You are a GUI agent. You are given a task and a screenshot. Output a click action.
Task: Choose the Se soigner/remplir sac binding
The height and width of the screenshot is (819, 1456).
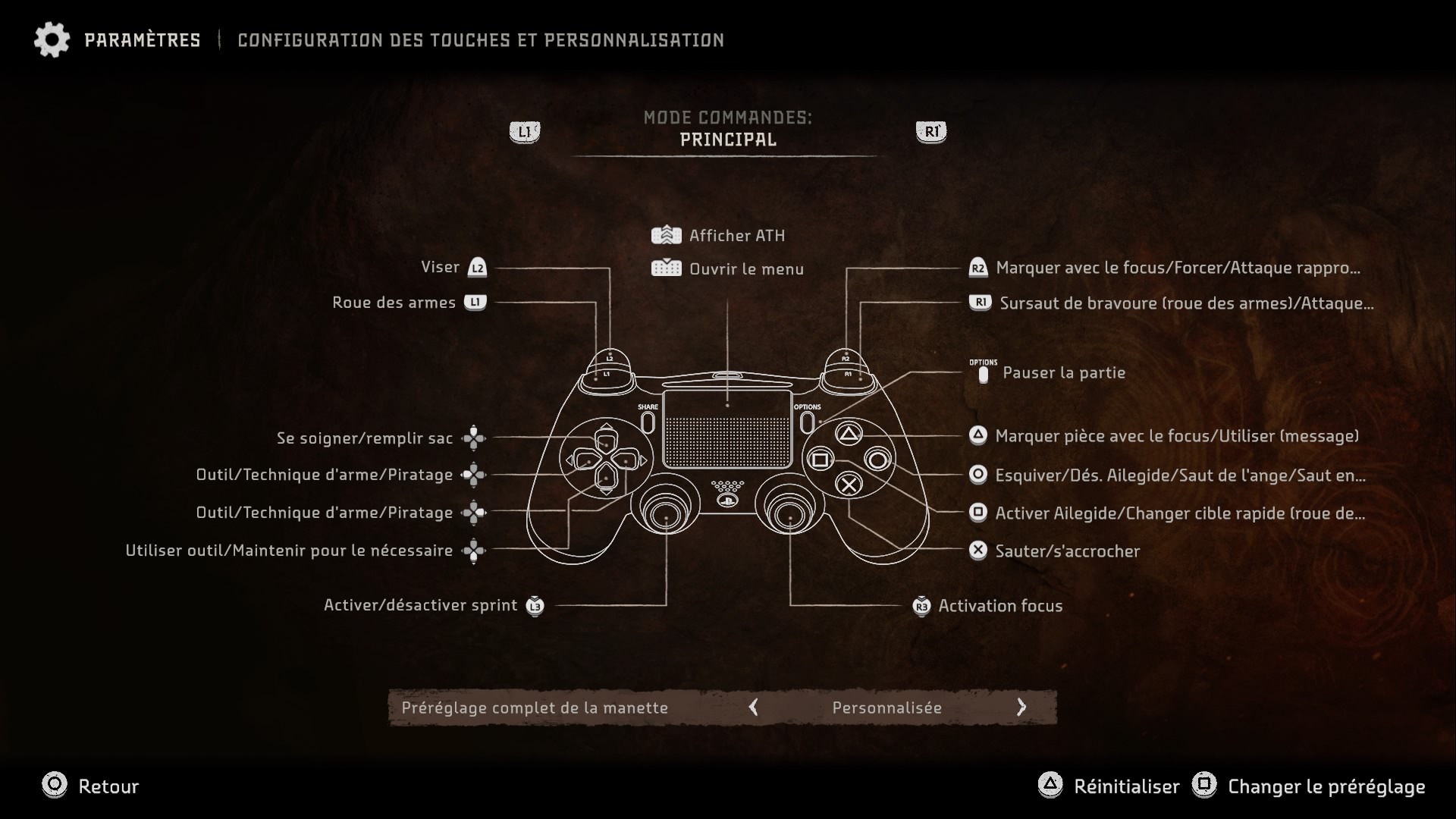(x=365, y=438)
